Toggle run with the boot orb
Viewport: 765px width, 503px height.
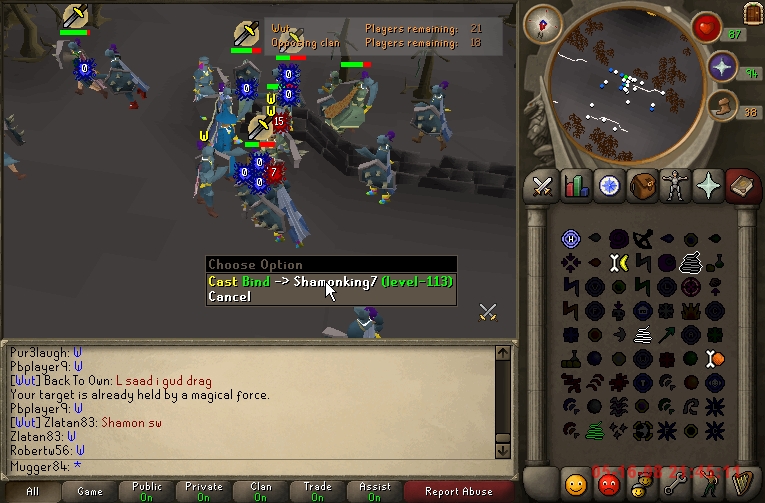[x=722, y=105]
